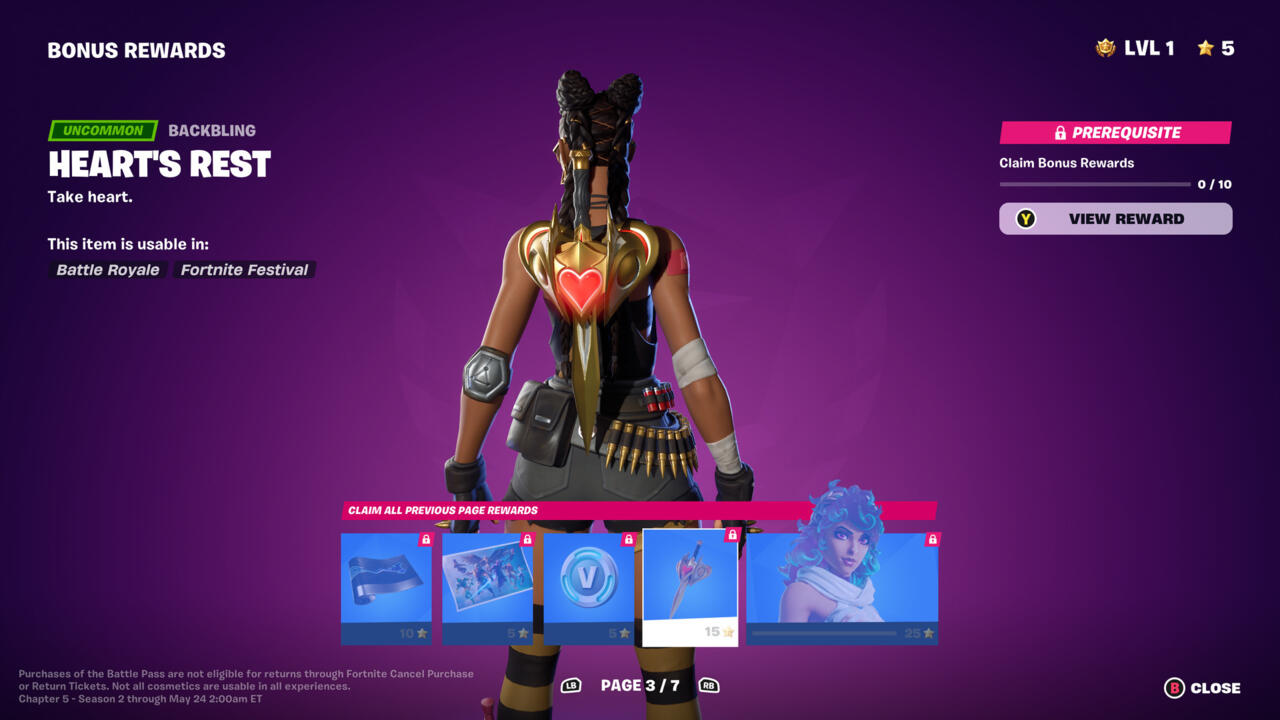Screen dimensions: 1280x720
Task: Close the Bonus Rewards screen
Action: pos(1202,688)
